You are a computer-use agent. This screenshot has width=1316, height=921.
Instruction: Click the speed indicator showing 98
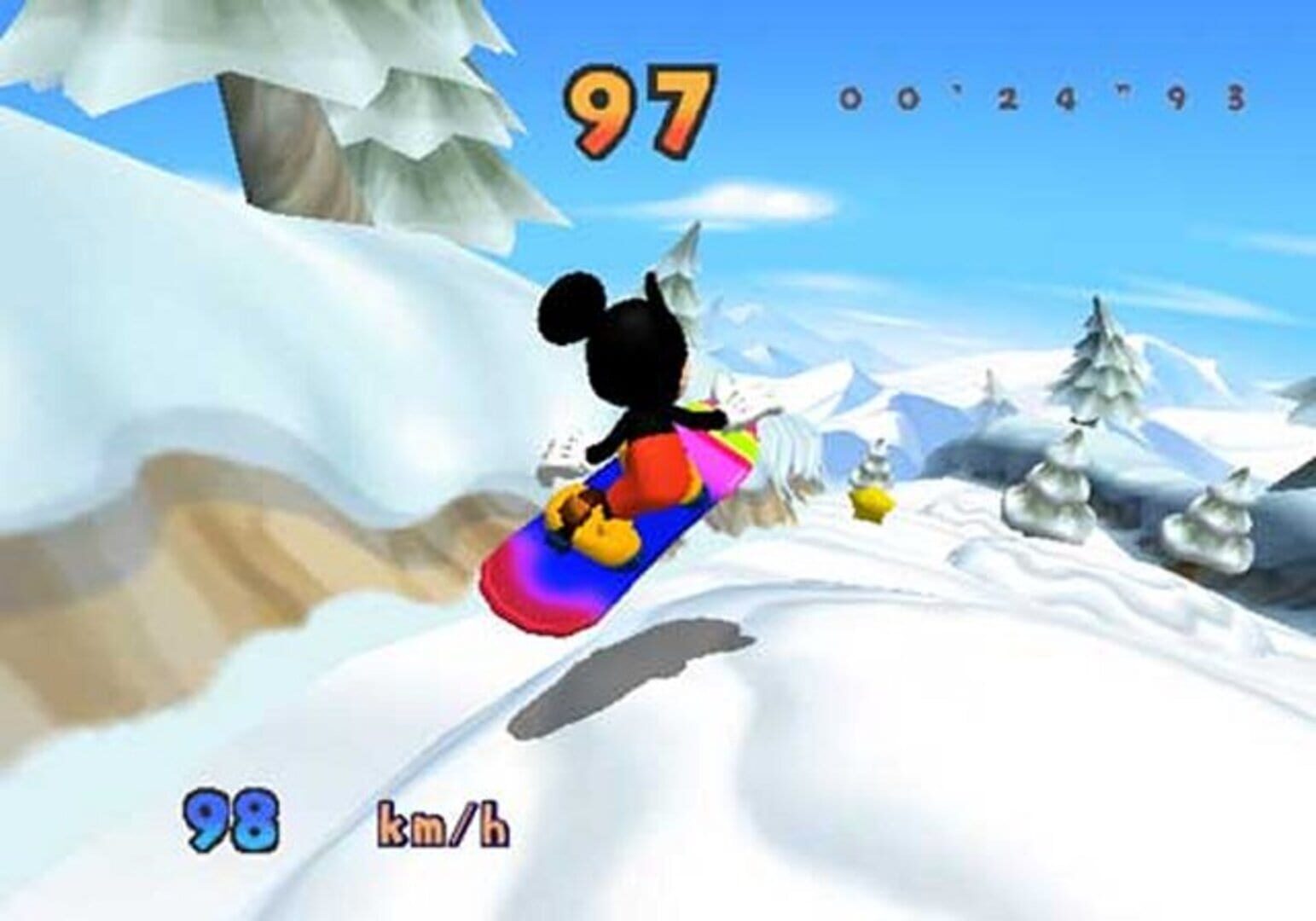pyautogui.click(x=230, y=819)
